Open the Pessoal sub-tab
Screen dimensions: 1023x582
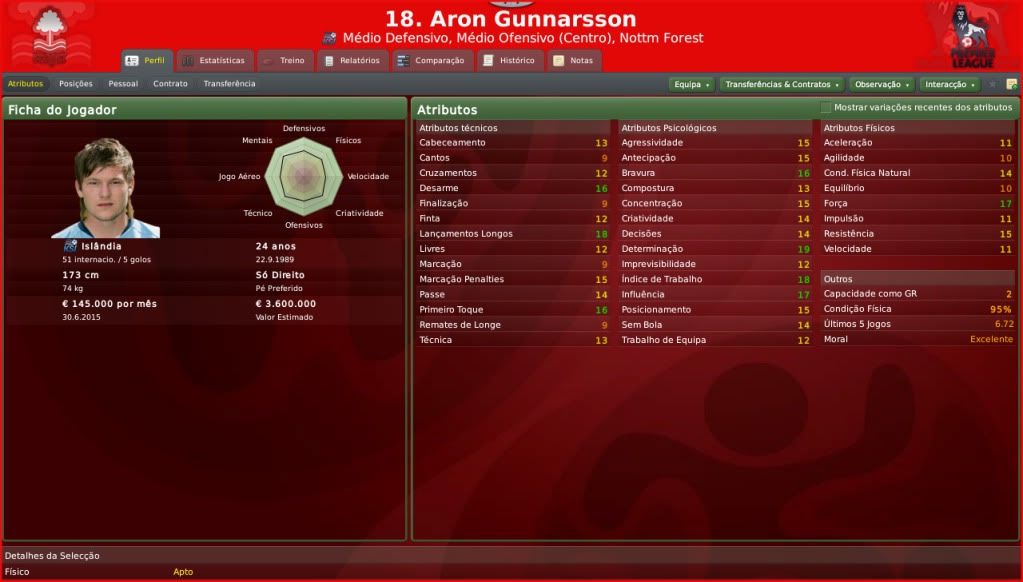tap(123, 84)
